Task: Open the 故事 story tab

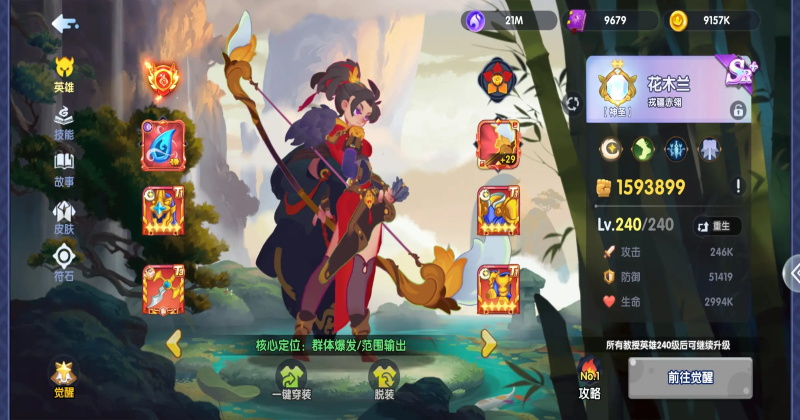Action: (x=64, y=168)
